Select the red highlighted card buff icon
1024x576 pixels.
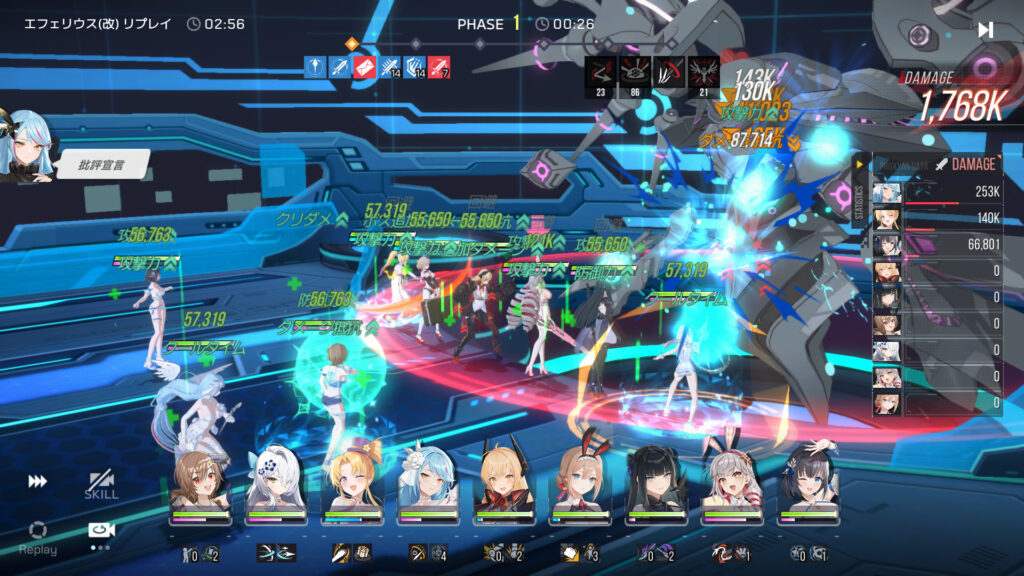coord(365,67)
